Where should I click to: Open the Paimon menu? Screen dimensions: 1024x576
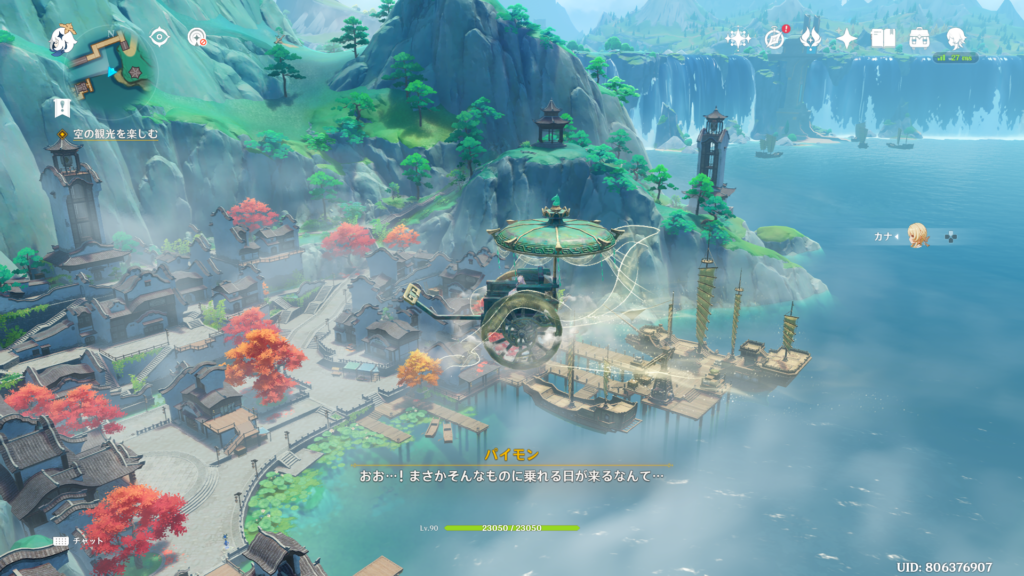pos(63,40)
